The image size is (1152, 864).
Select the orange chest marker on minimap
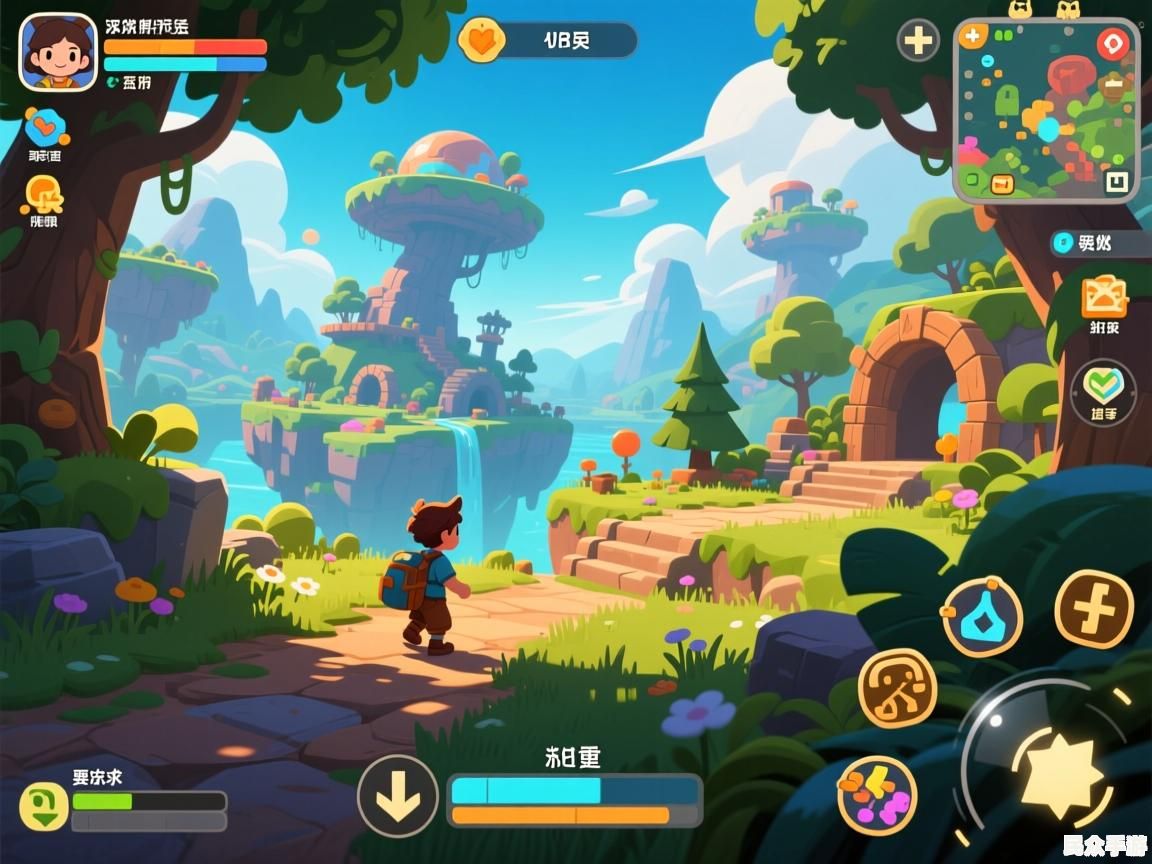coord(1001,183)
